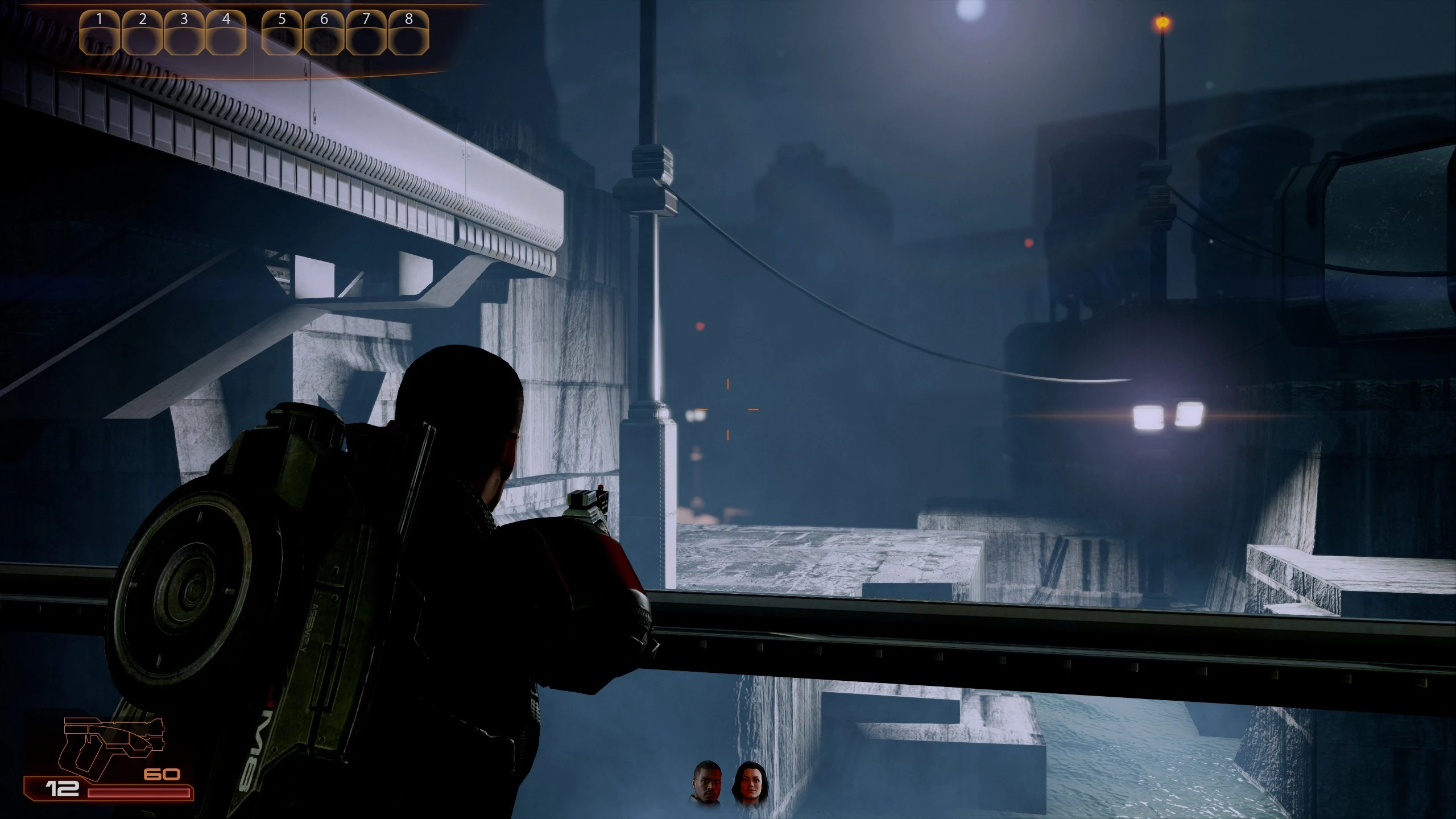Activate quick slot number 4

click(x=226, y=34)
